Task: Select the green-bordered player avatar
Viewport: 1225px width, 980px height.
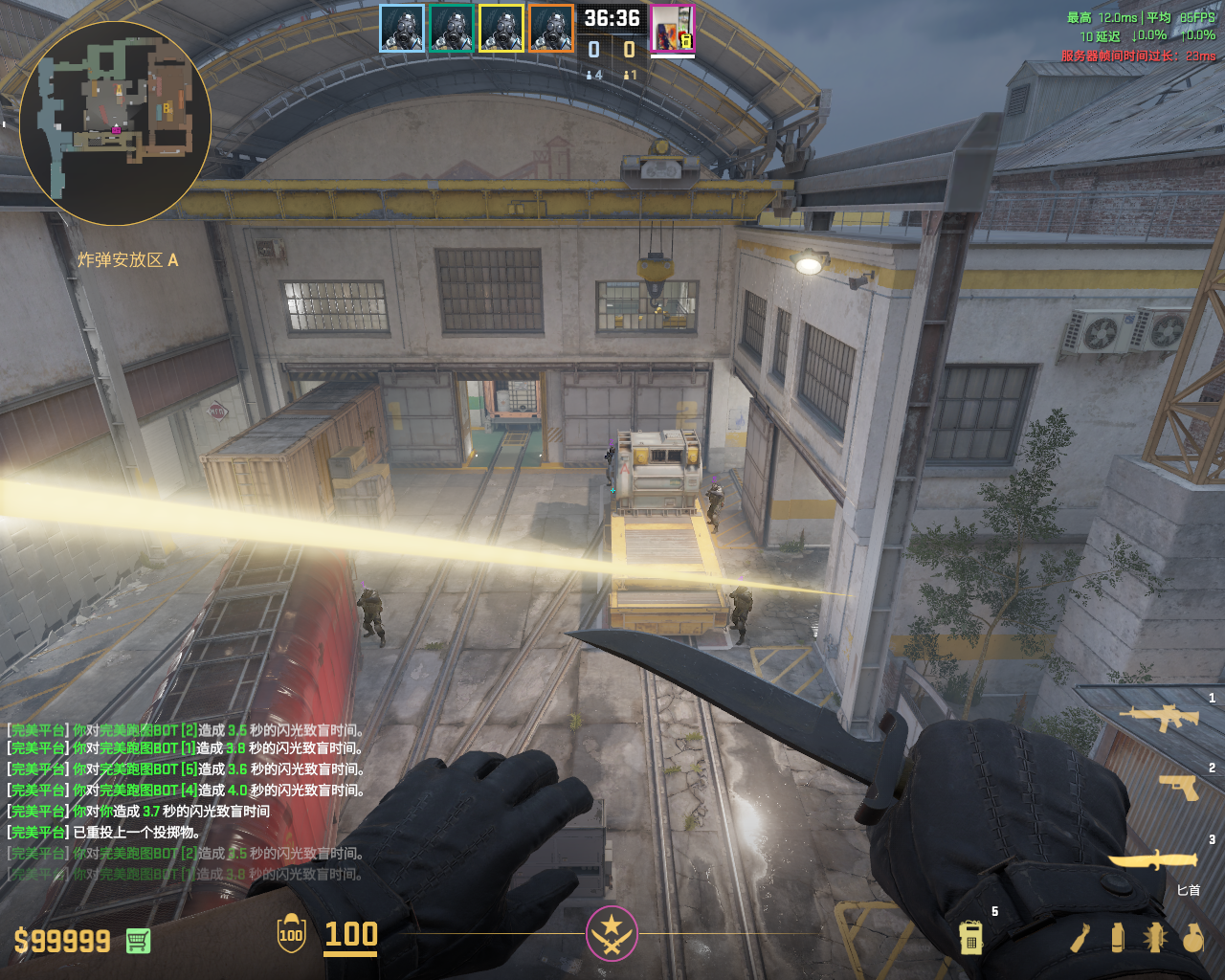Action: click(x=452, y=28)
